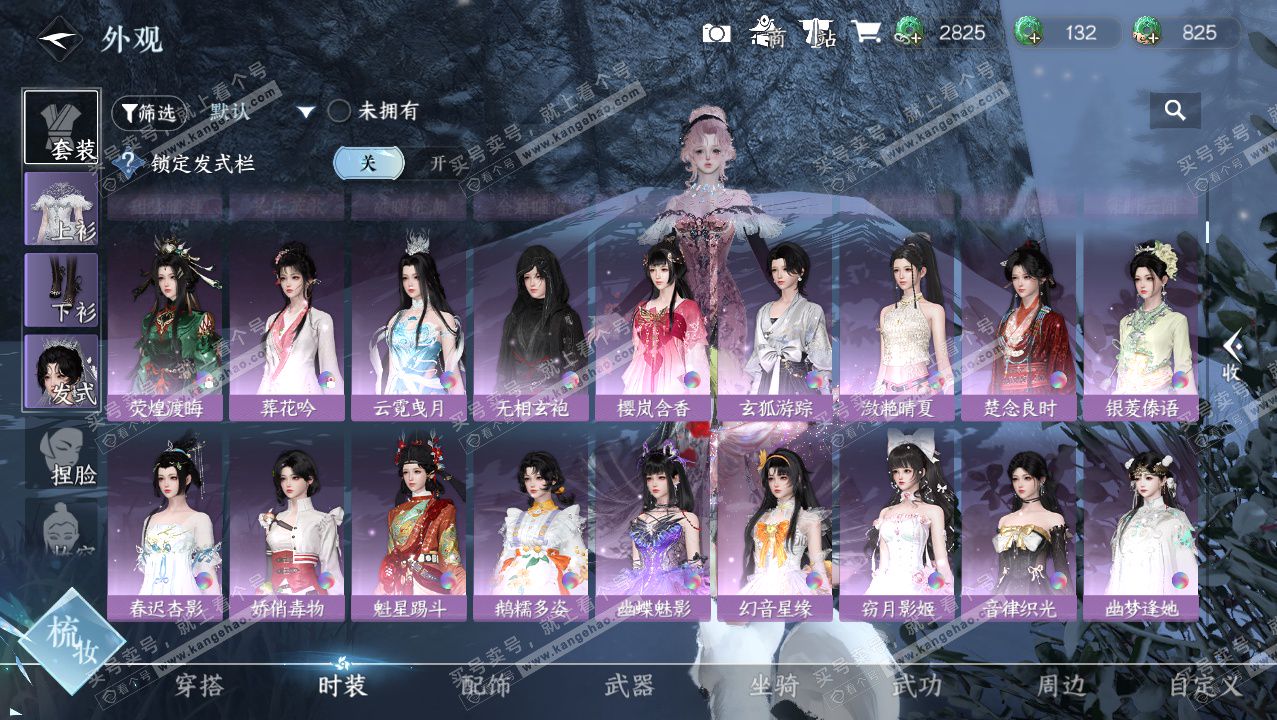Open the 下衫 category
1277x720 pixels.
[x=61, y=290]
